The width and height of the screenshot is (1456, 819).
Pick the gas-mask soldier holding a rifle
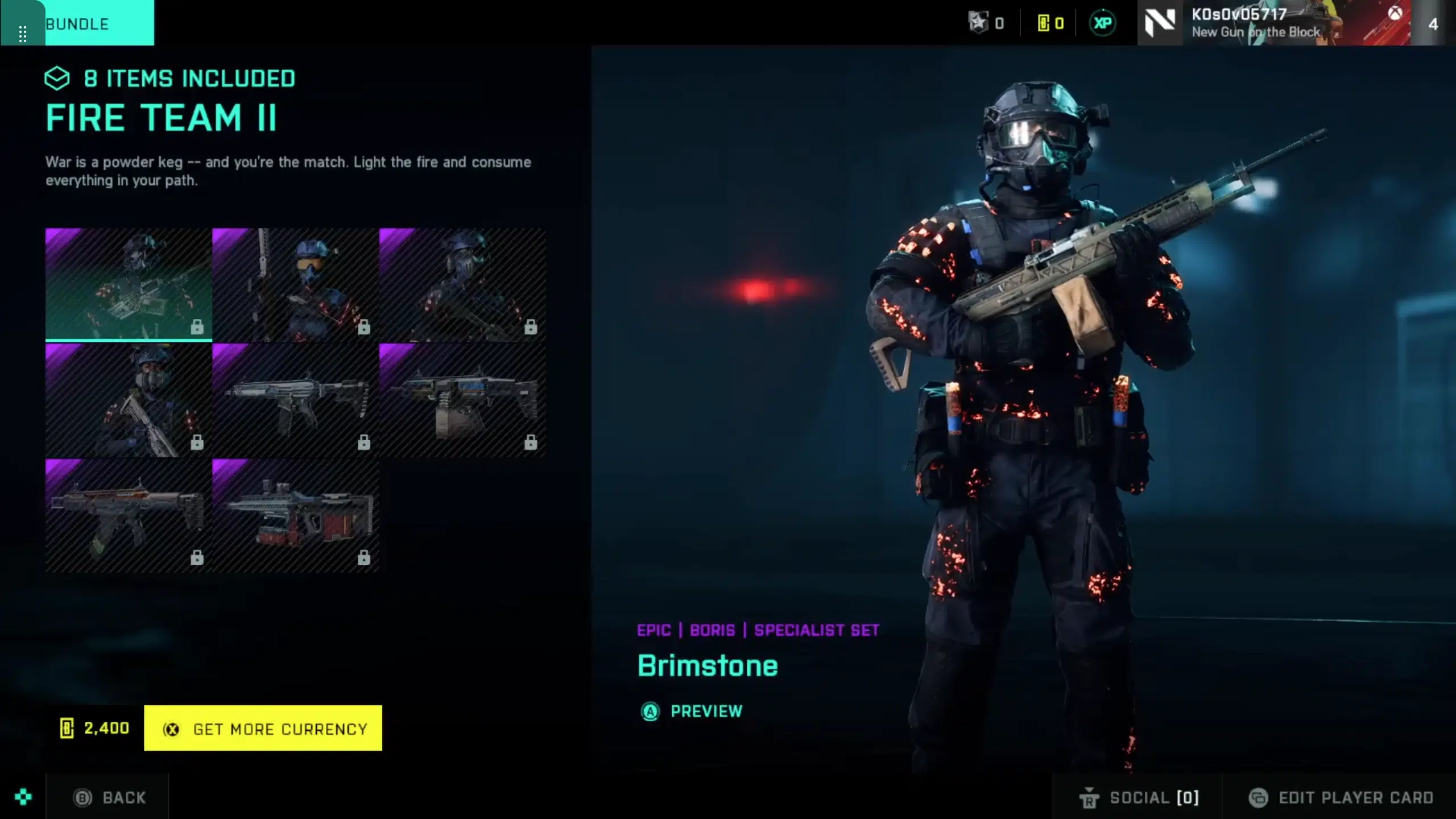tap(129, 400)
